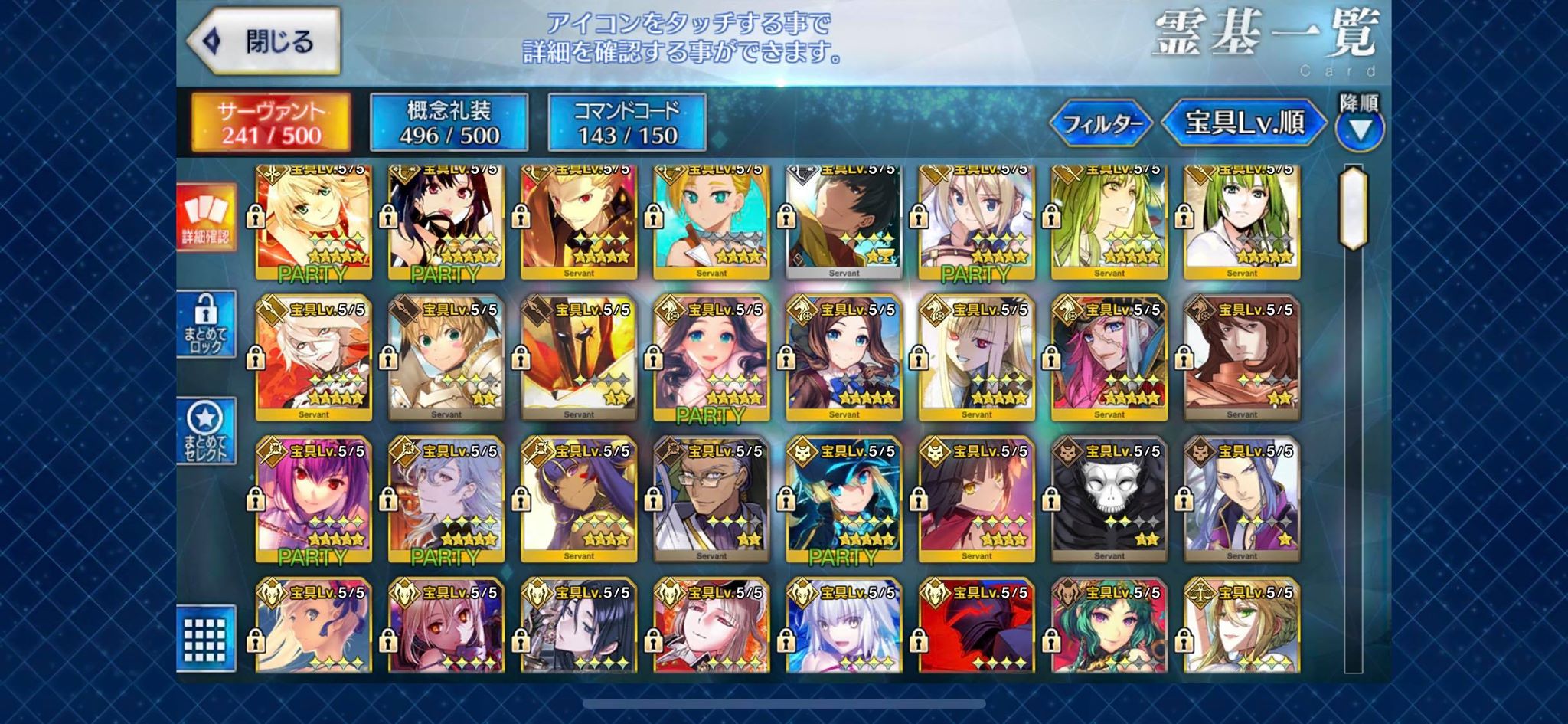This screenshot has height=724, width=1568.
Task: Change sort order via 宝具Lv.順 button
Action: pyautogui.click(x=1244, y=123)
